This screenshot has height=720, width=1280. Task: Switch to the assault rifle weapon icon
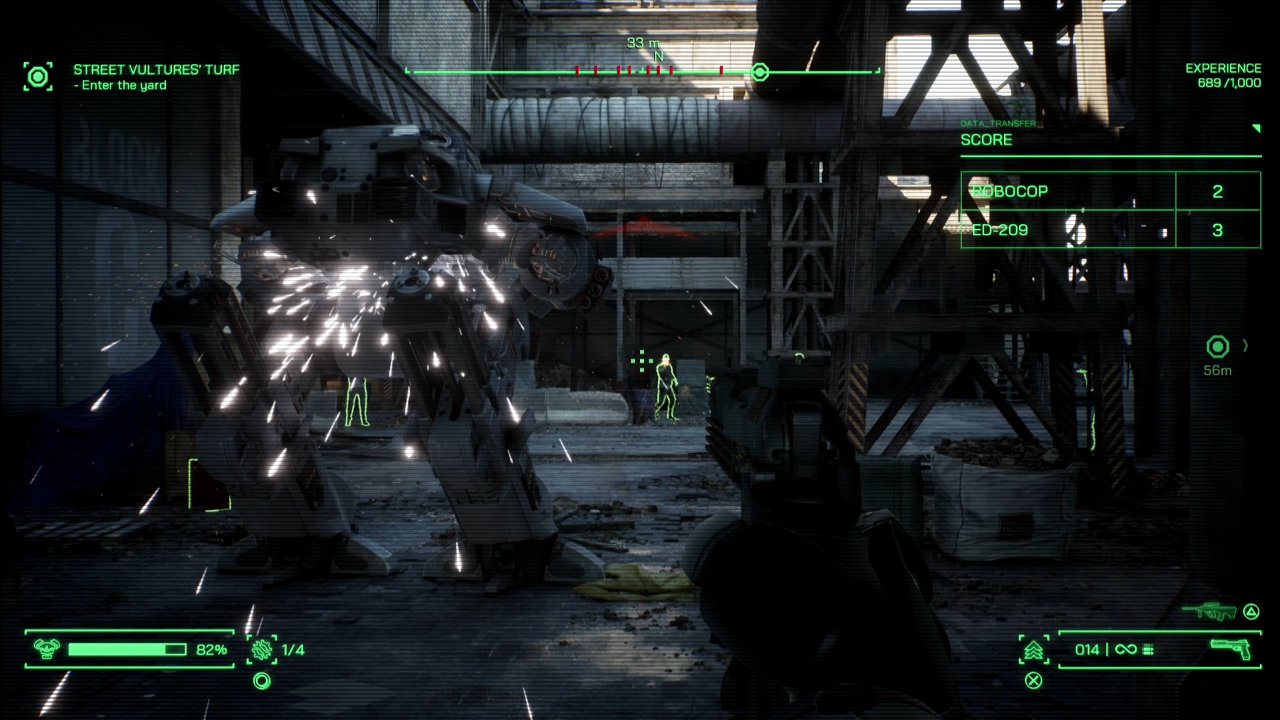pyautogui.click(x=1208, y=611)
